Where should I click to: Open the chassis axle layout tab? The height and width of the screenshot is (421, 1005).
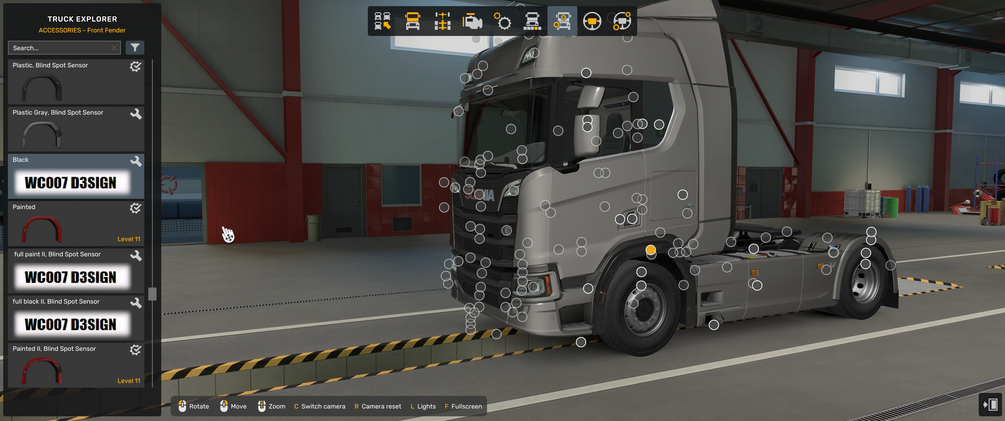coord(442,21)
